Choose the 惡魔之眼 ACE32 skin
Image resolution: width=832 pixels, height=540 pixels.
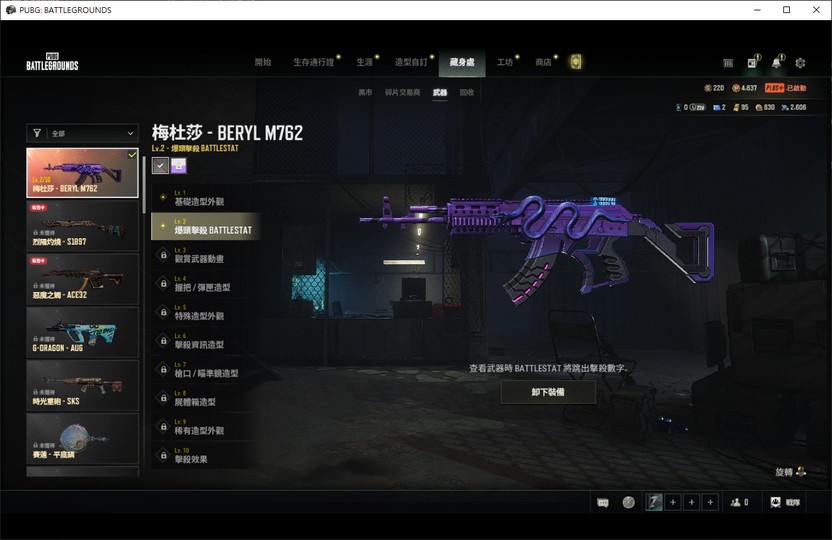pyautogui.click(x=83, y=279)
